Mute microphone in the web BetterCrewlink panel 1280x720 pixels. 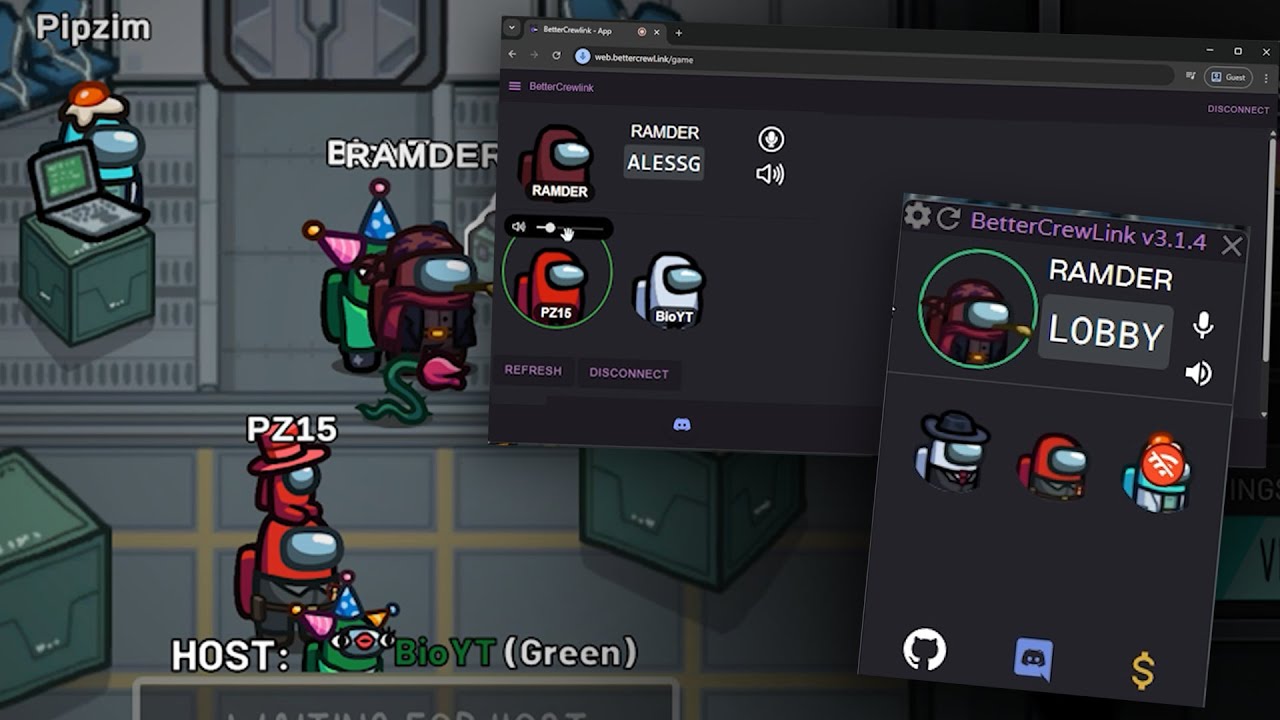770,139
